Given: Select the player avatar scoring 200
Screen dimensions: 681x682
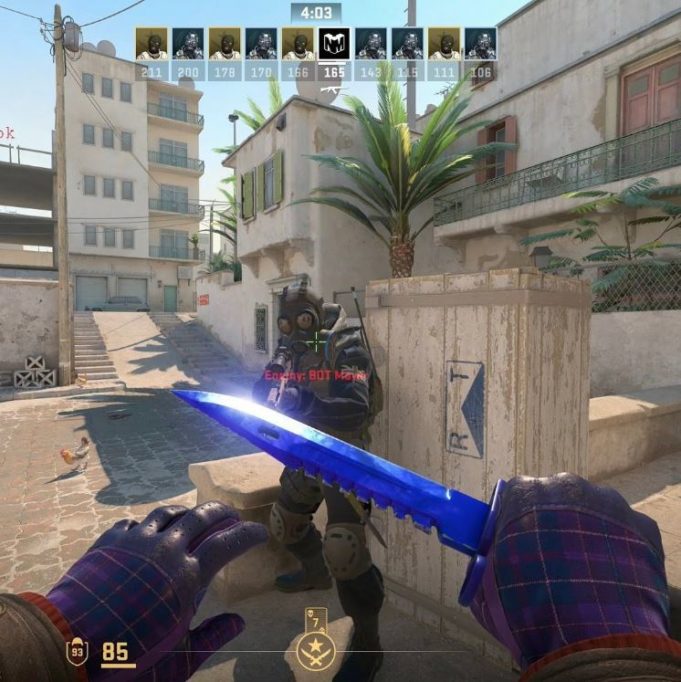Looking at the screenshot, I should (x=188, y=44).
